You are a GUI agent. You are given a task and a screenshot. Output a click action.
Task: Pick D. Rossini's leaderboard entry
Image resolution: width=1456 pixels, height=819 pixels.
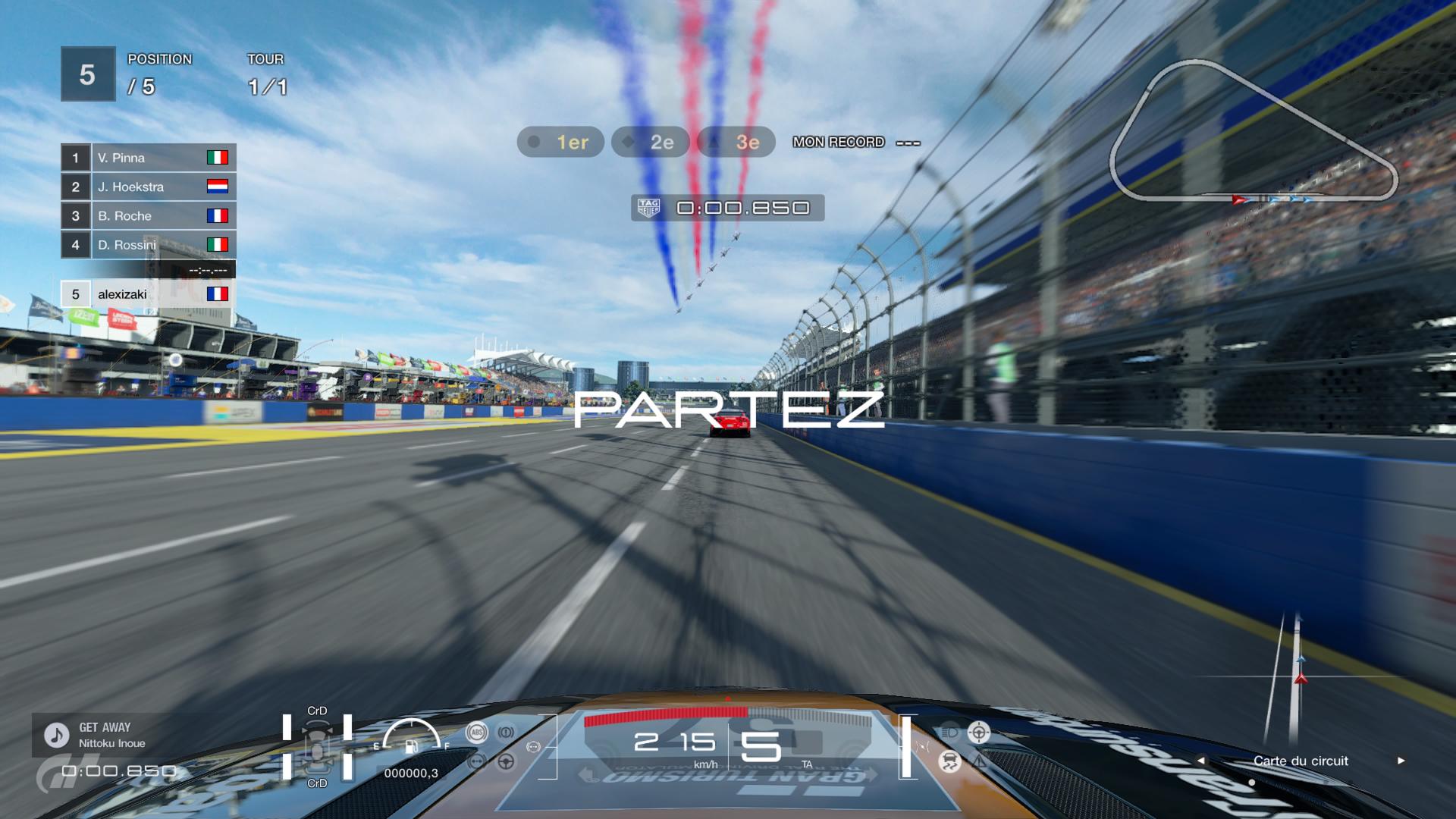click(x=149, y=245)
